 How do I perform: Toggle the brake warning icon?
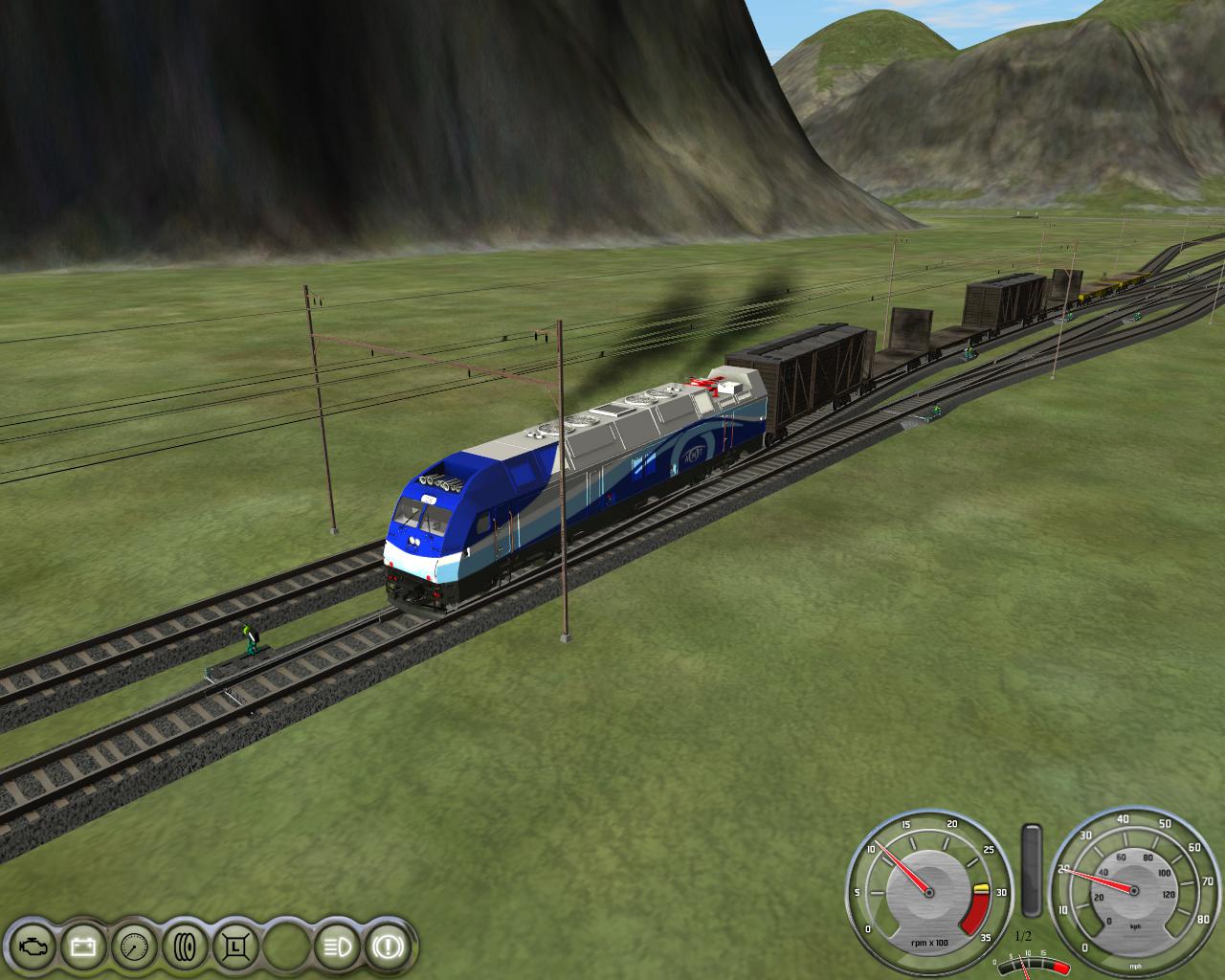coord(389,947)
